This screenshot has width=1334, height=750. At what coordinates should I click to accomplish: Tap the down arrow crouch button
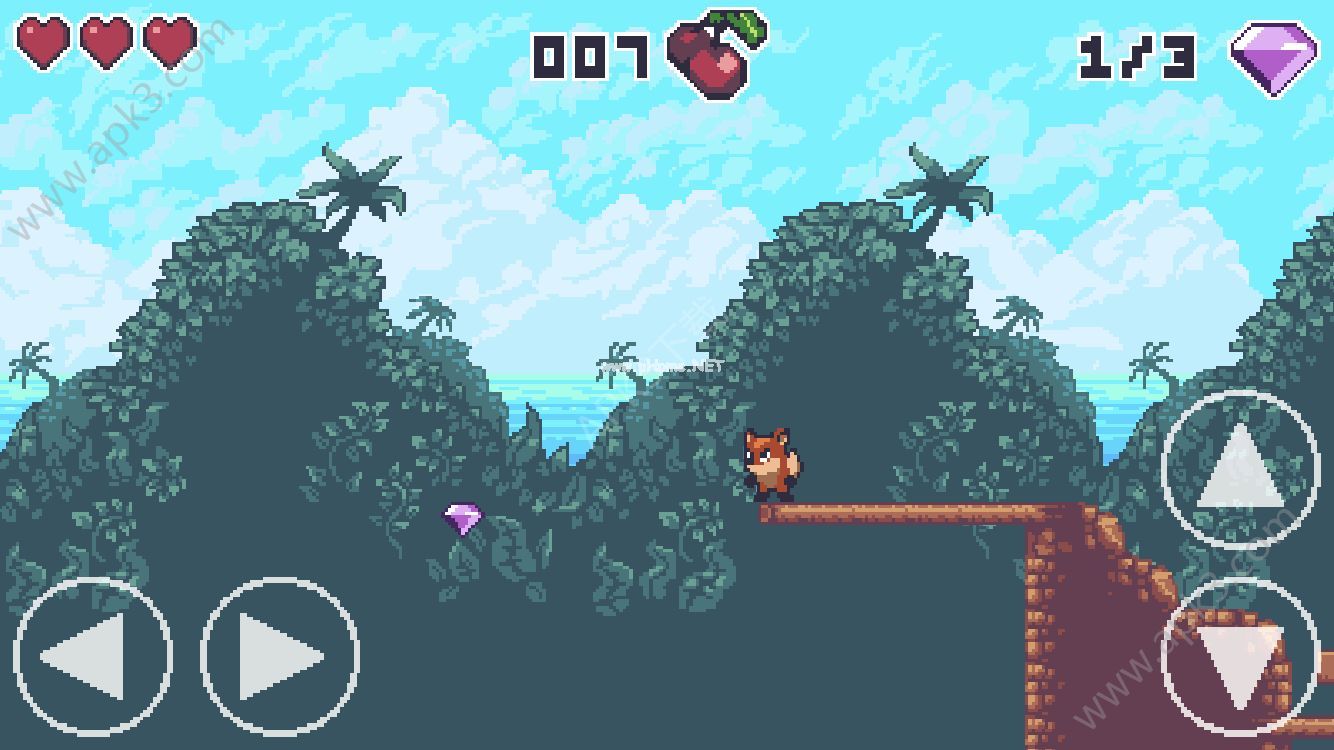point(1240,657)
